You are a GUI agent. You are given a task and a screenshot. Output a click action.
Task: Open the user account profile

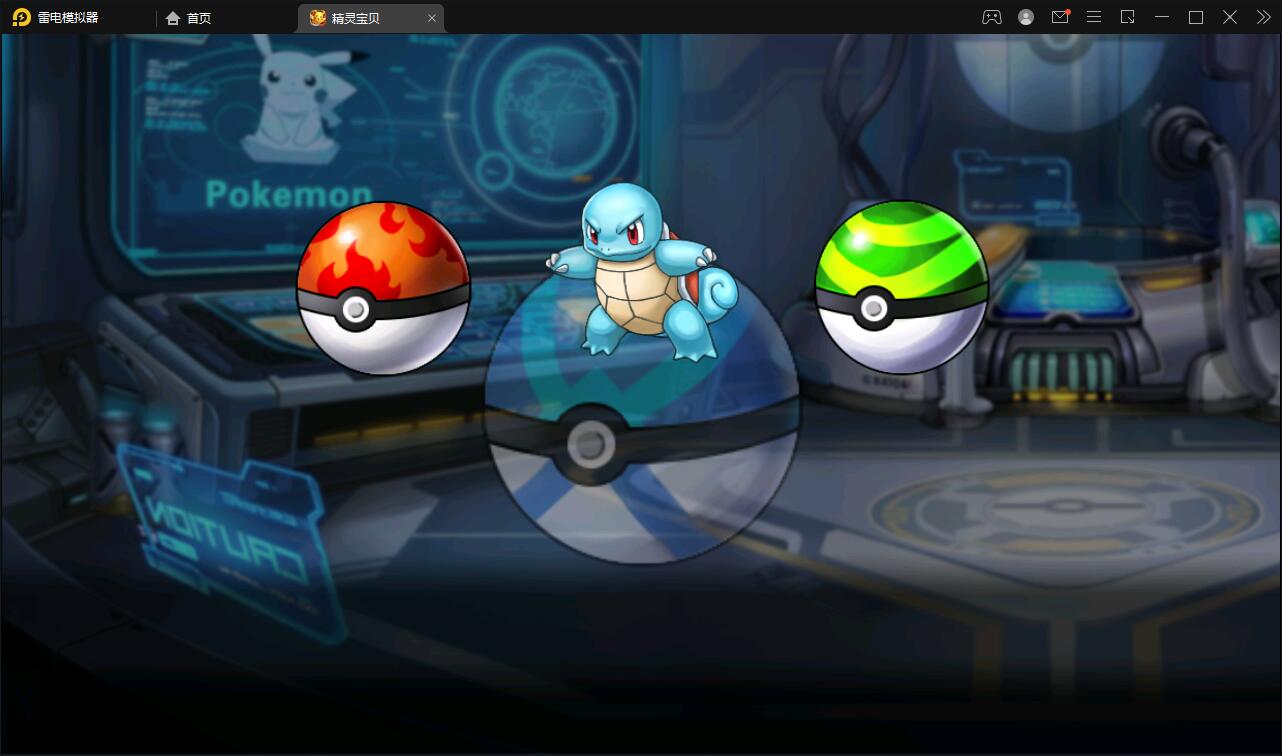click(1026, 17)
